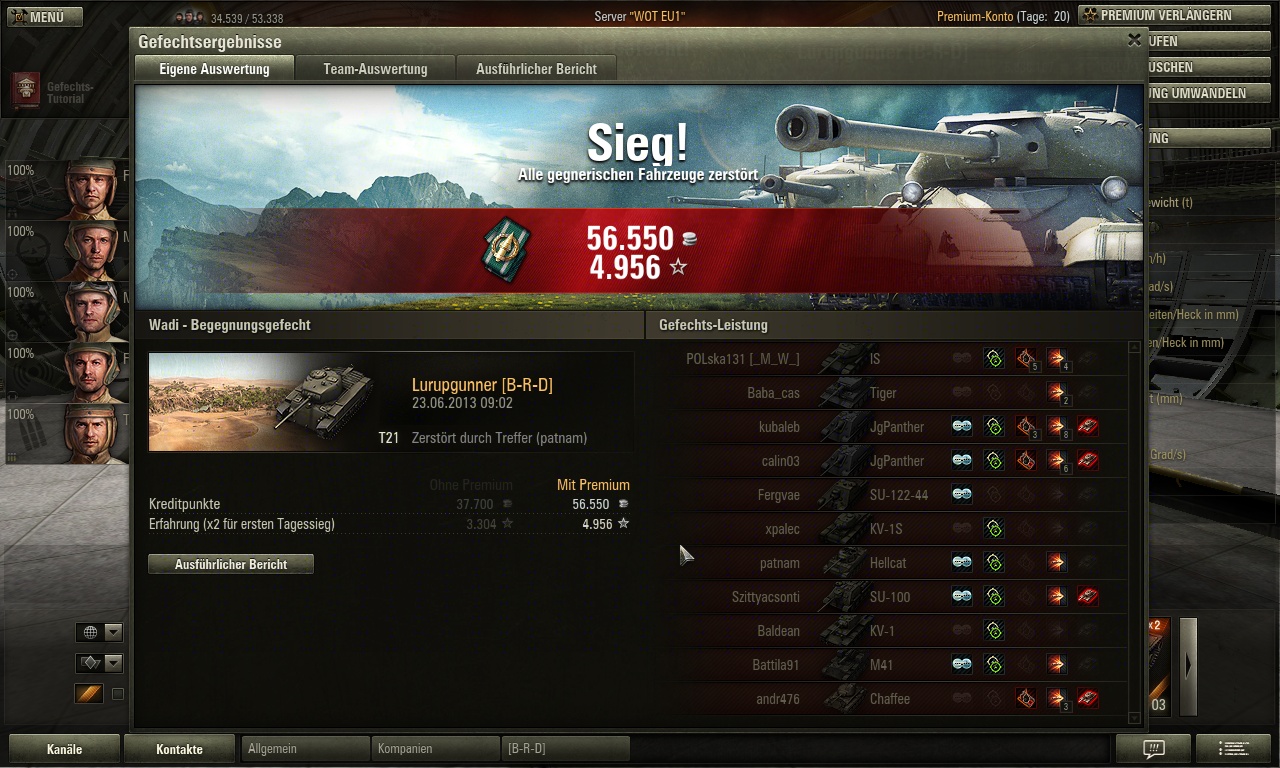Switch to the Team-Auswertung tab

click(x=375, y=69)
